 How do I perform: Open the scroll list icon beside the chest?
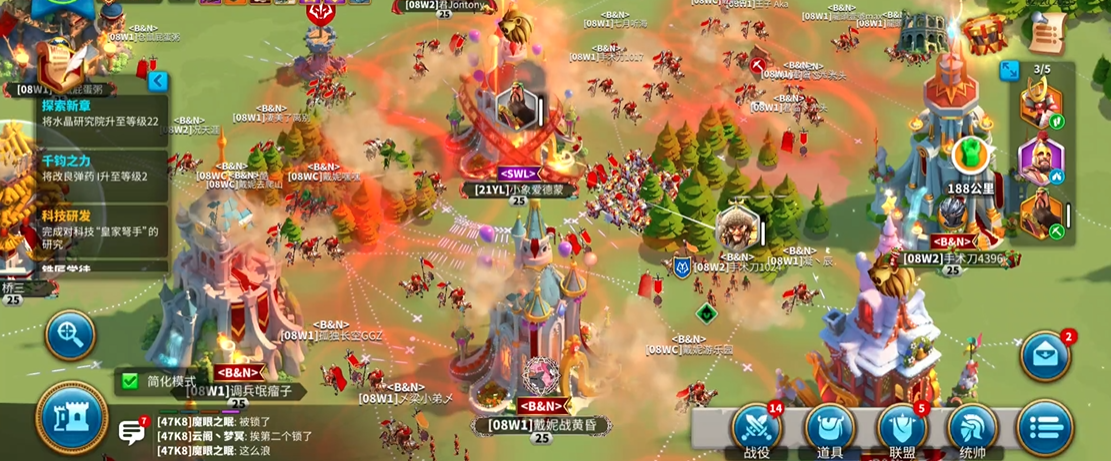(x=1044, y=32)
